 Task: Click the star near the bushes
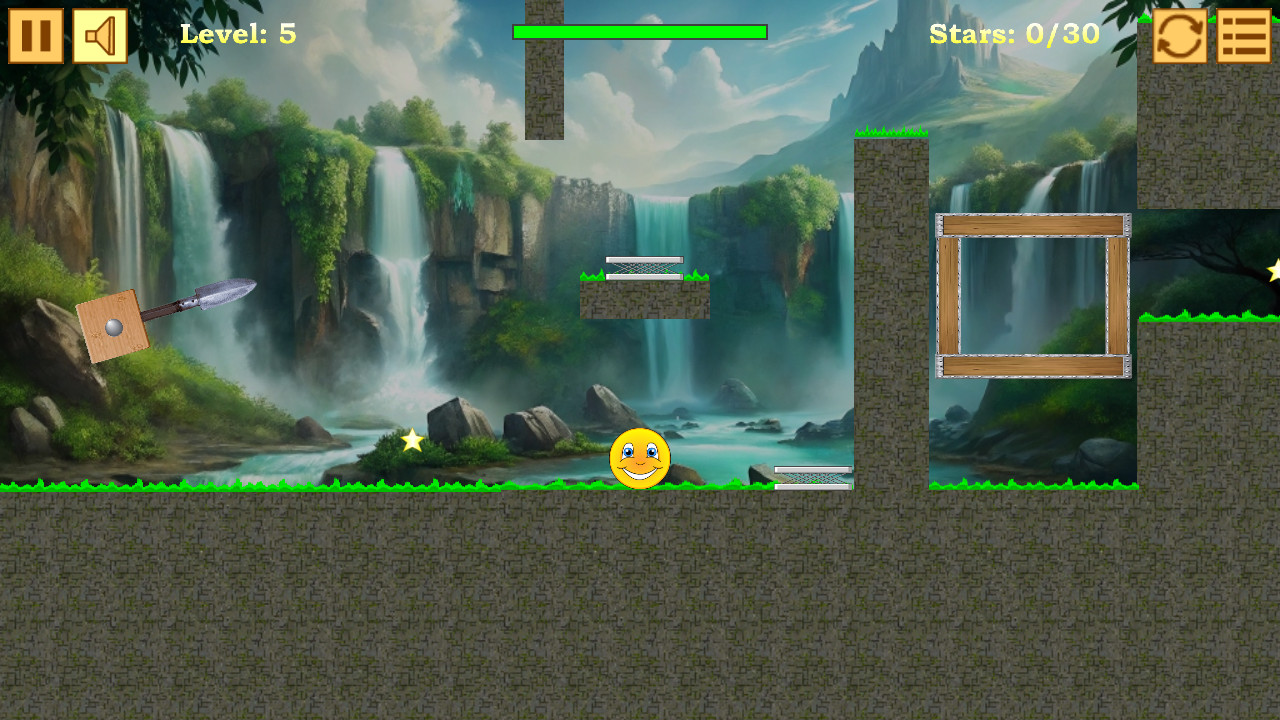tap(412, 438)
